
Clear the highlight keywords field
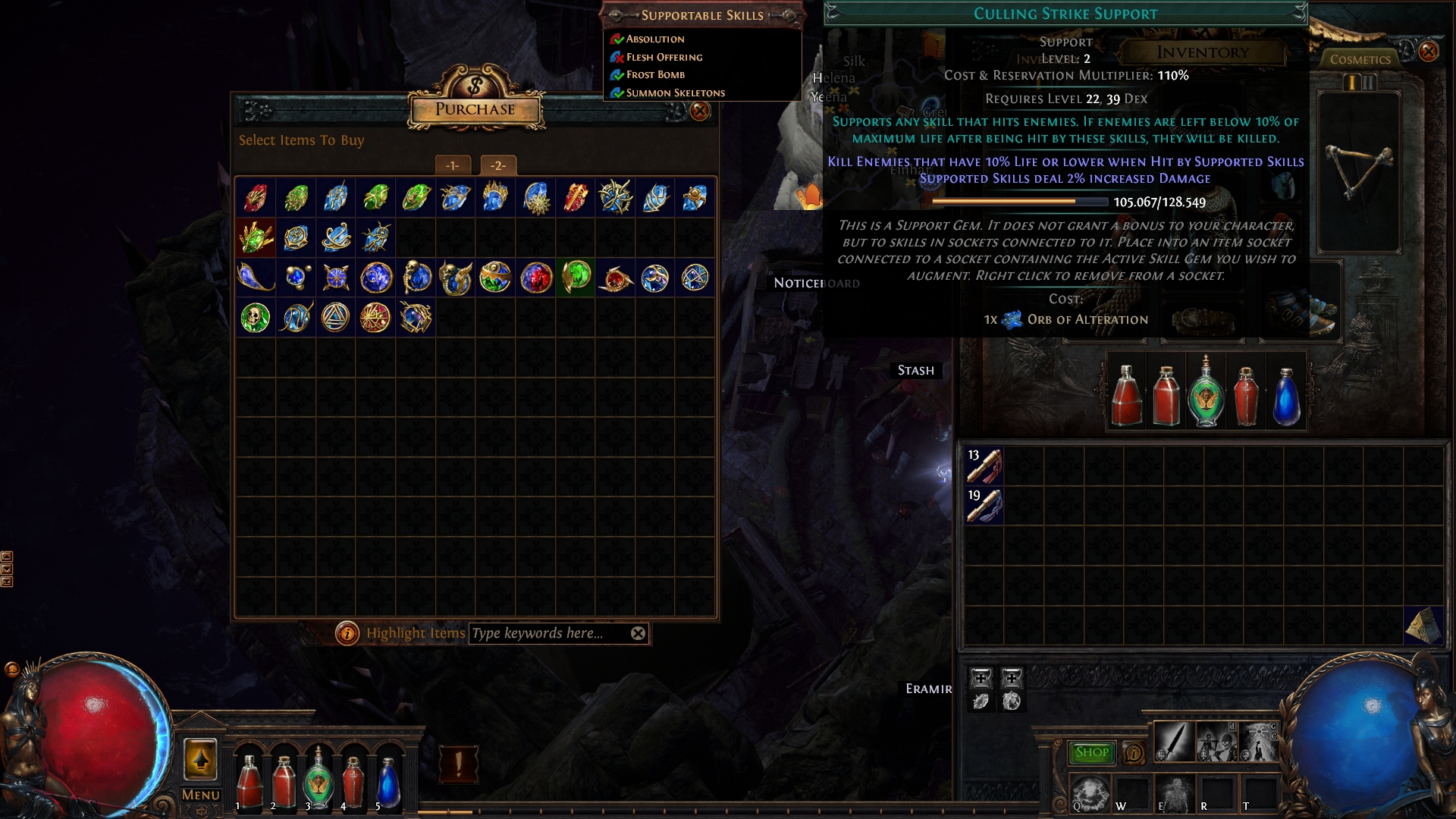click(639, 633)
